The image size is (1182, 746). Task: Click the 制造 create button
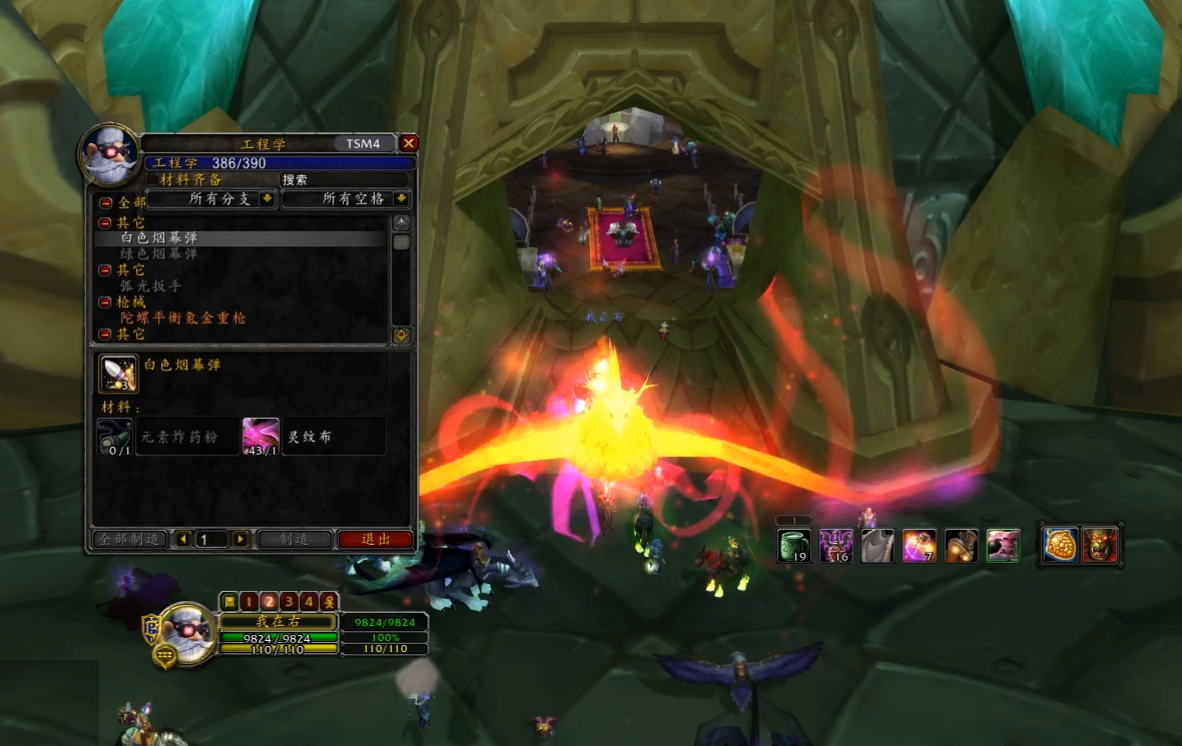(x=294, y=539)
